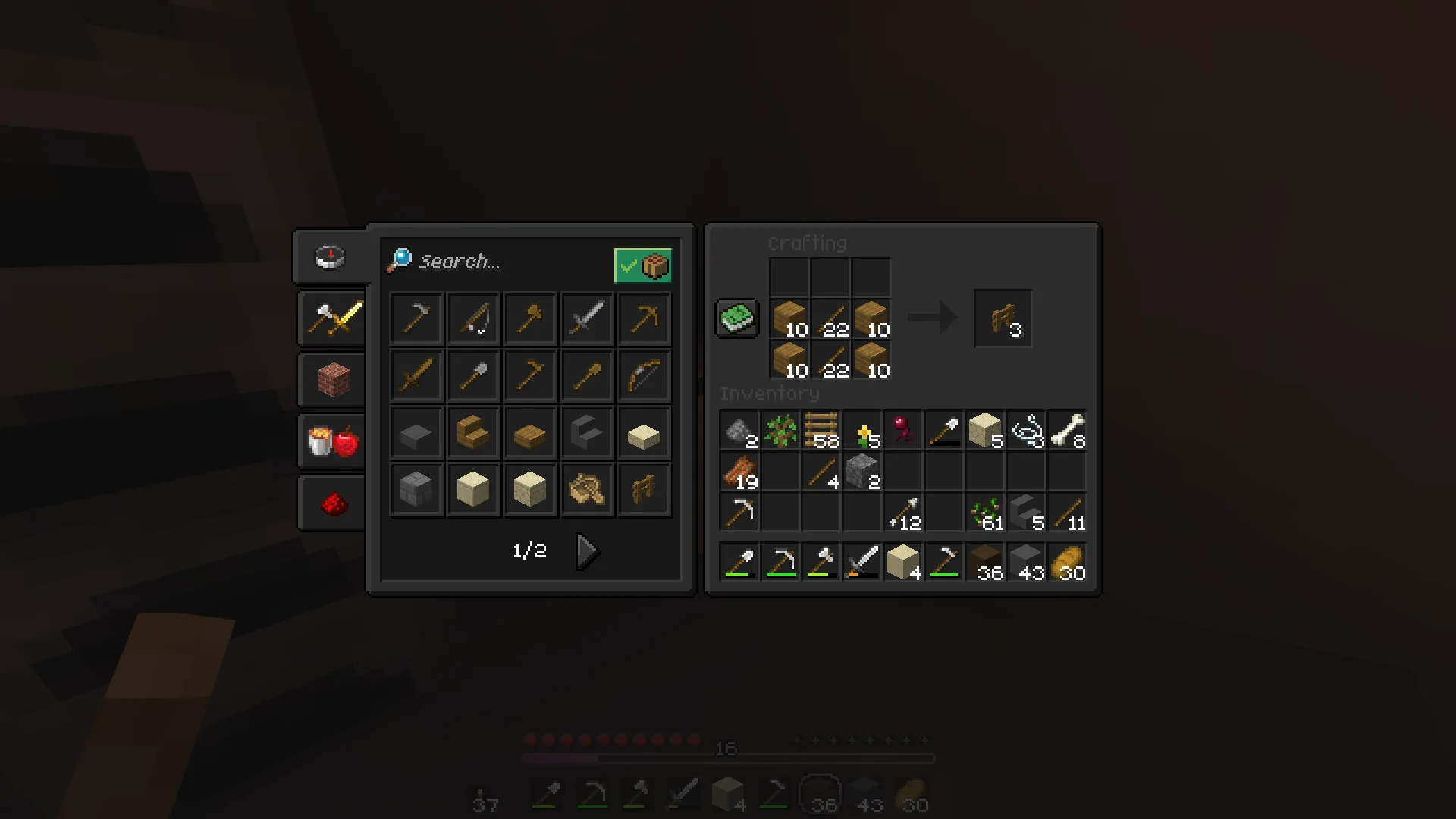Open the building blocks recipe tab

[x=333, y=380]
